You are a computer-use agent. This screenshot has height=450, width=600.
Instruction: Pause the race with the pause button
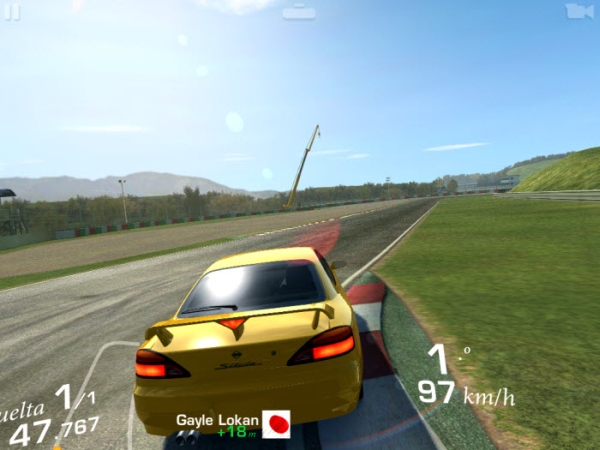coord(13,11)
